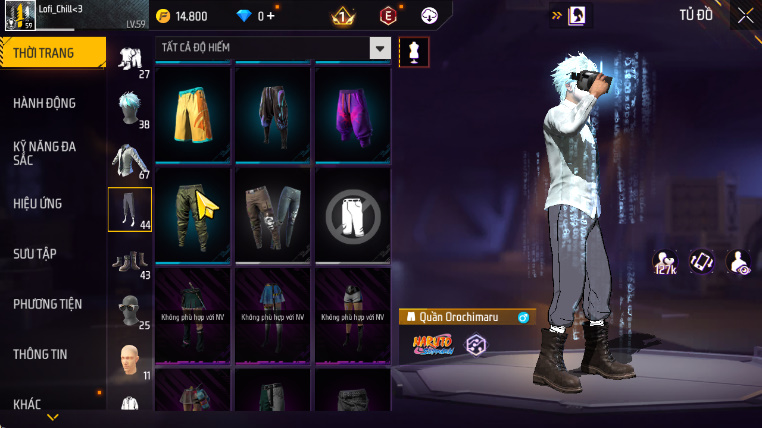Image resolution: width=762 pixels, height=428 pixels.
Task: Choose the purple baggy pants
Action: click(352, 111)
